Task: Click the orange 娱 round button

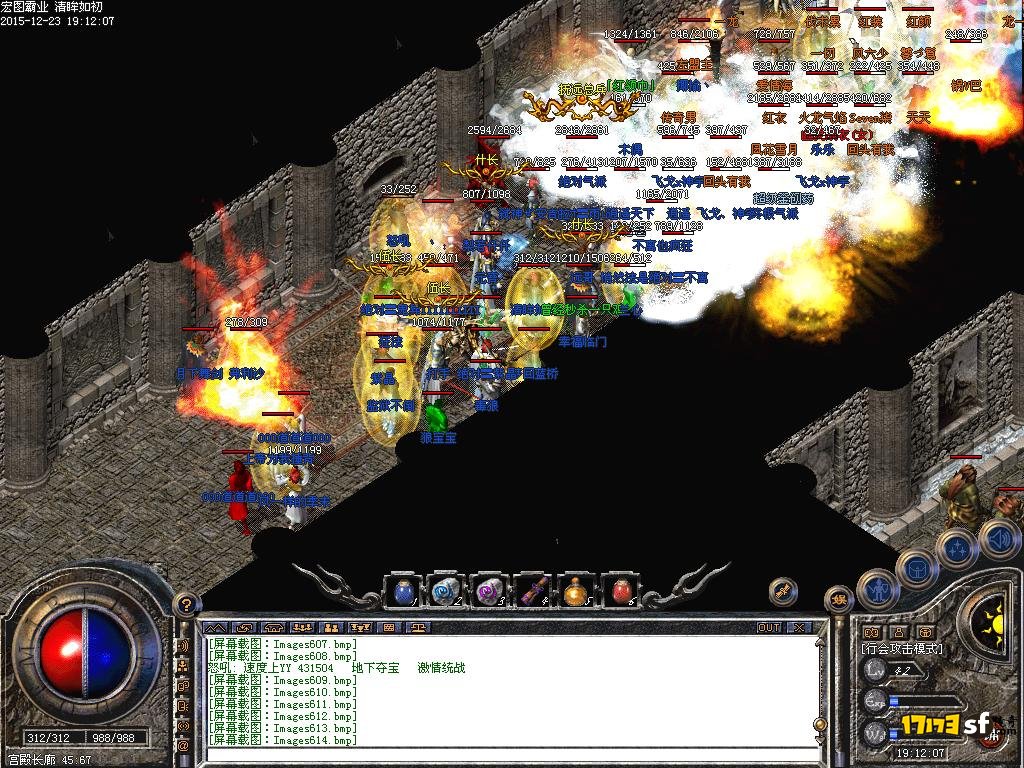Action: (x=838, y=600)
